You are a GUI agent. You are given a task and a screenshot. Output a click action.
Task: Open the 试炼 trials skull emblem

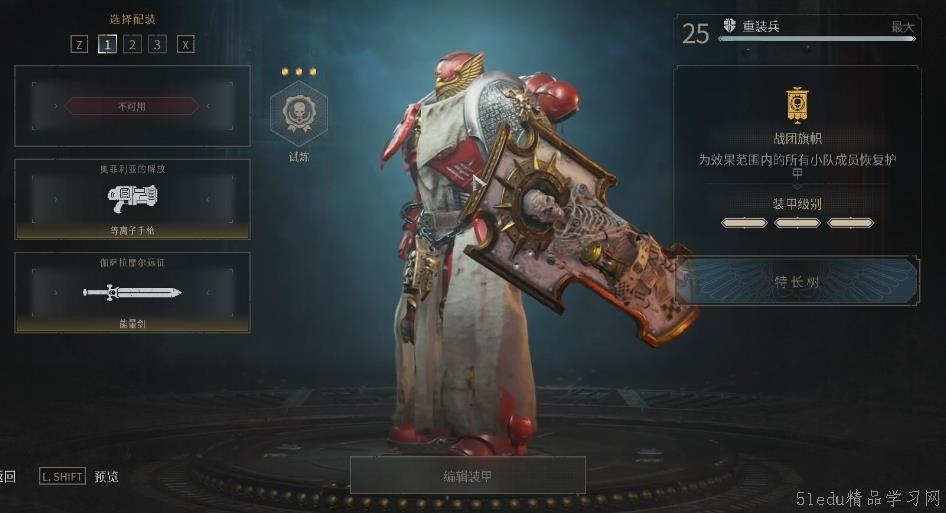click(x=299, y=113)
